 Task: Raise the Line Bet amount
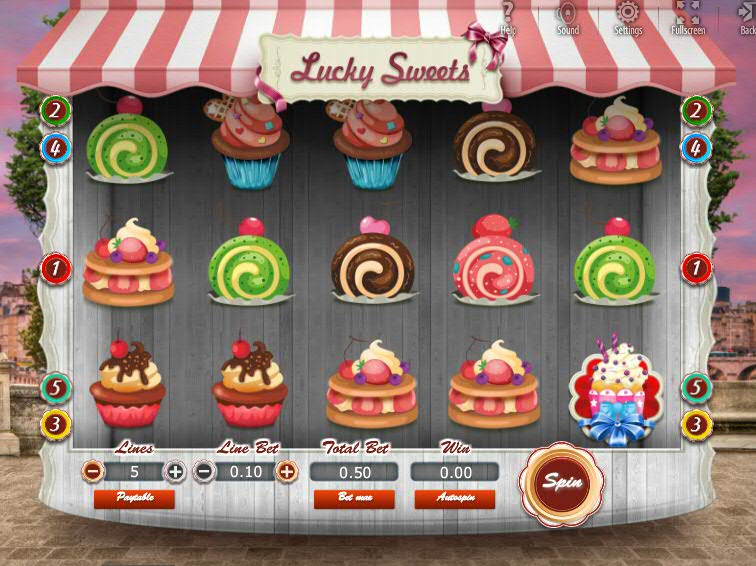tap(286, 471)
